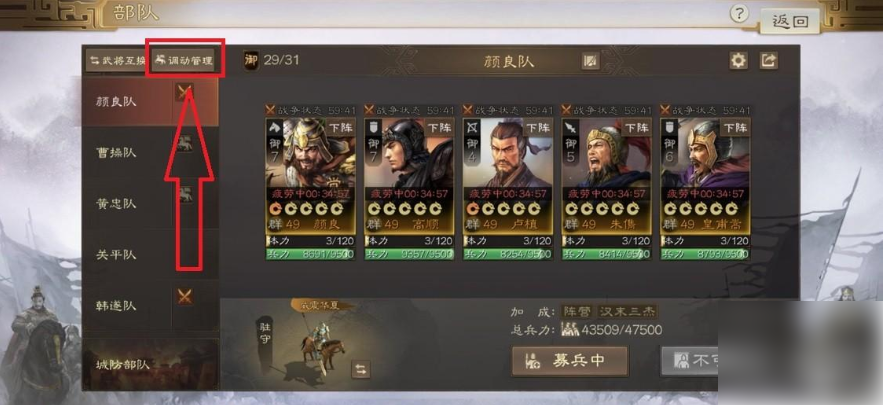Click the share arrow icon
This screenshot has width=883, height=405.
[x=768, y=61]
